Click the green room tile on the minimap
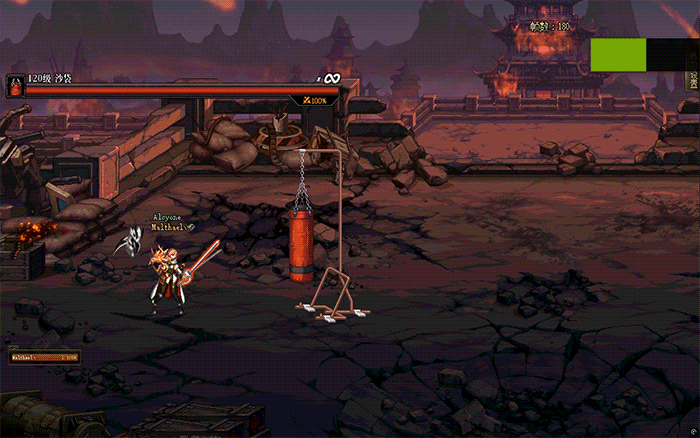This screenshot has height=438, width=700. (x=617, y=54)
